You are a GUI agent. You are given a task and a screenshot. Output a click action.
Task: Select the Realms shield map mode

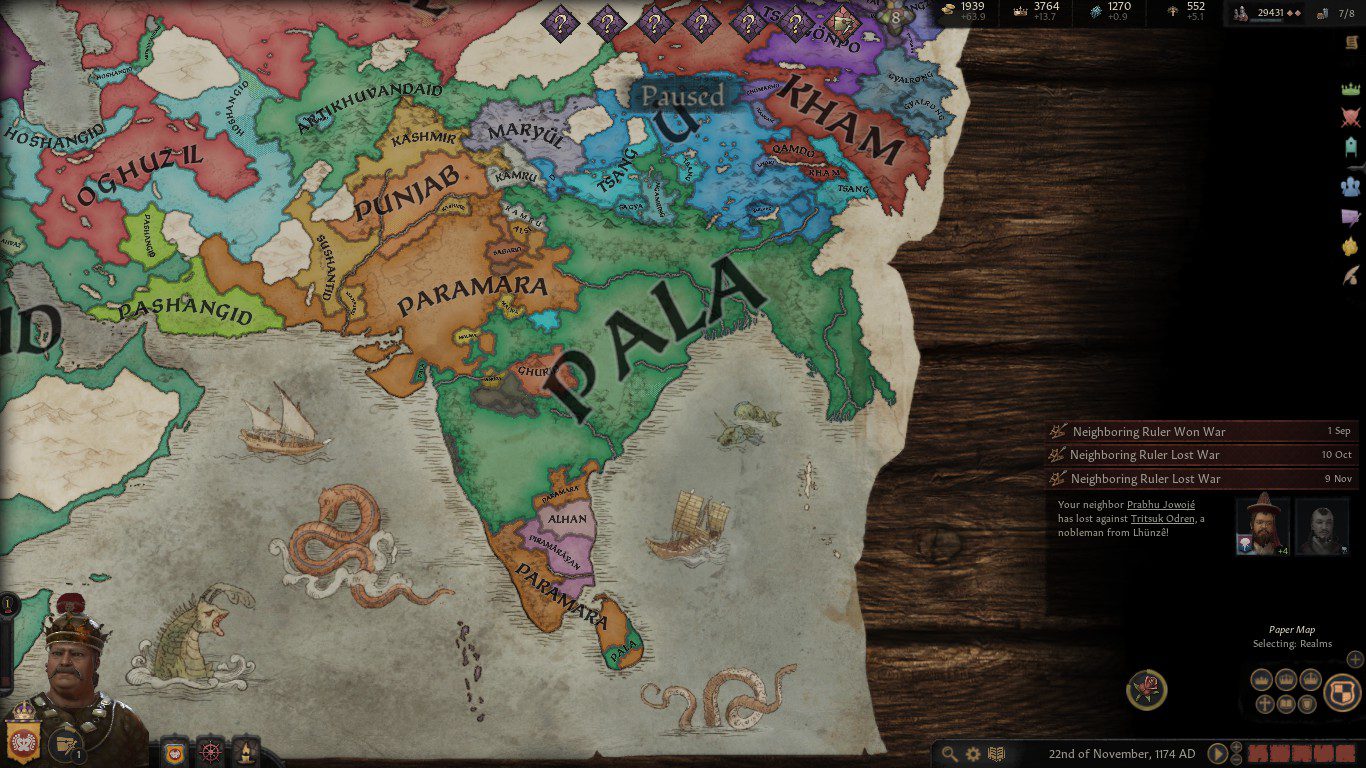click(x=1342, y=692)
